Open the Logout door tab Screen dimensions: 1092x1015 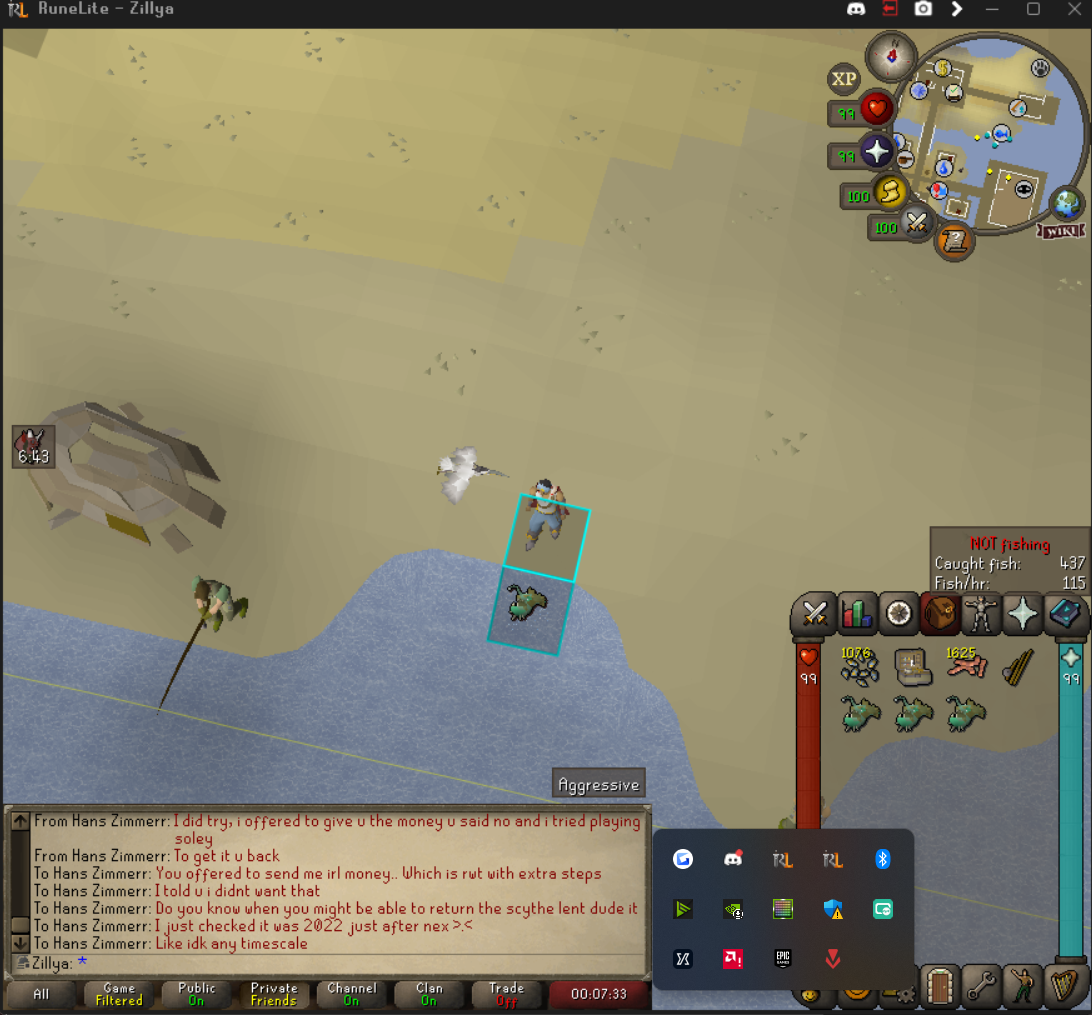939,988
